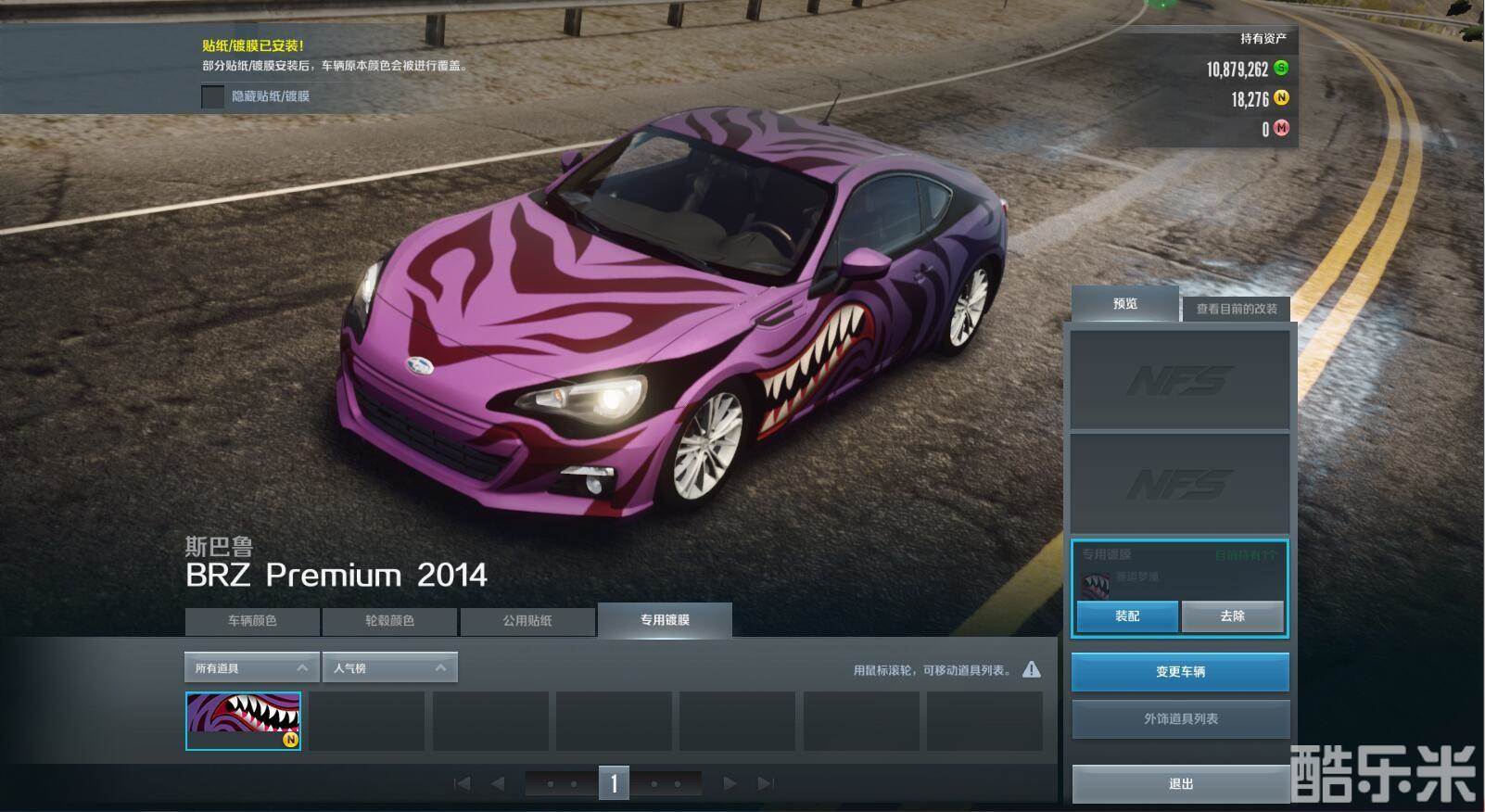Go to the next item page arrow
The height and width of the screenshot is (812, 1485).
[730, 784]
